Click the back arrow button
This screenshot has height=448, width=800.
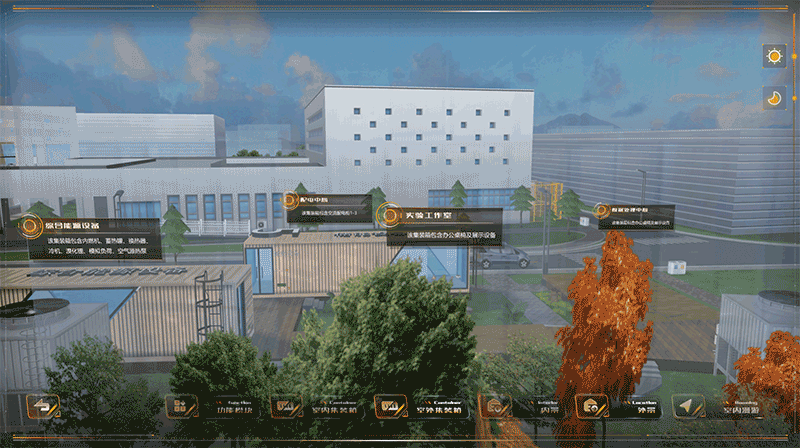44,406
